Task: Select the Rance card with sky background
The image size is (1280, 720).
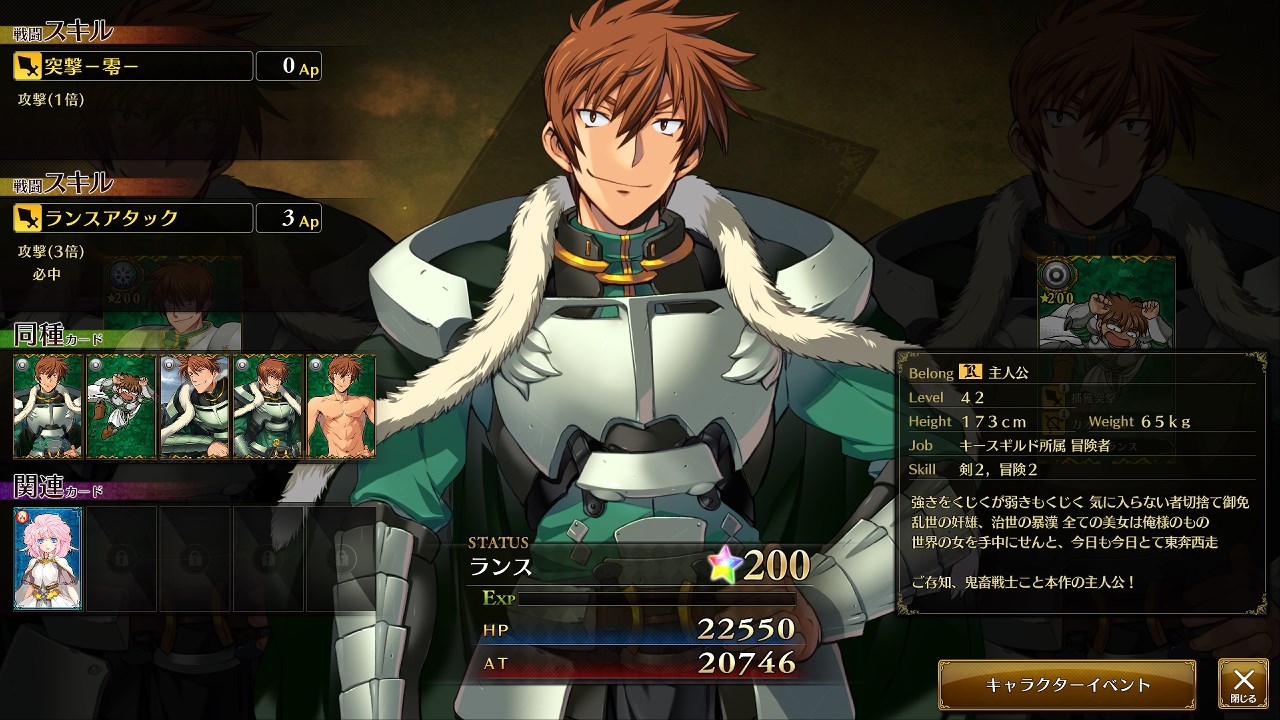Action: 194,405
